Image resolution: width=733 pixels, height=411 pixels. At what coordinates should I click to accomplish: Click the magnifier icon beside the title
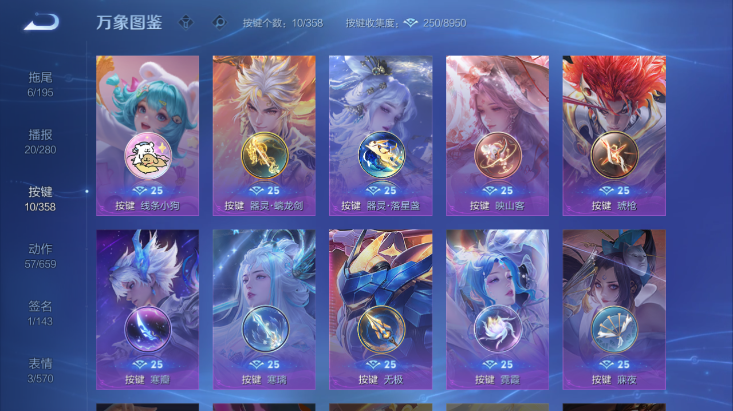pyautogui.click(x=219, y=22)
